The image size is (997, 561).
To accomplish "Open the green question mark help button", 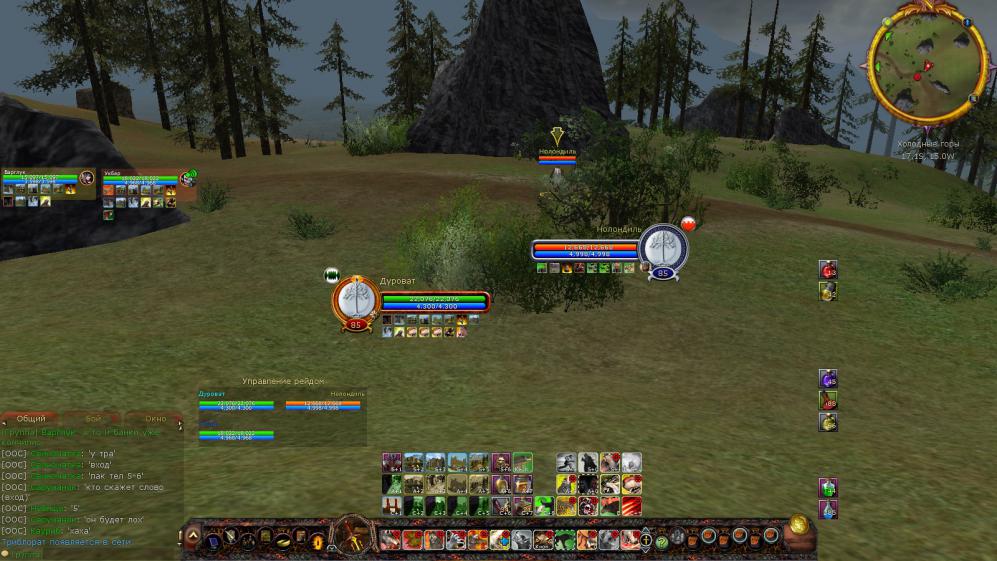I will [662, 542].
